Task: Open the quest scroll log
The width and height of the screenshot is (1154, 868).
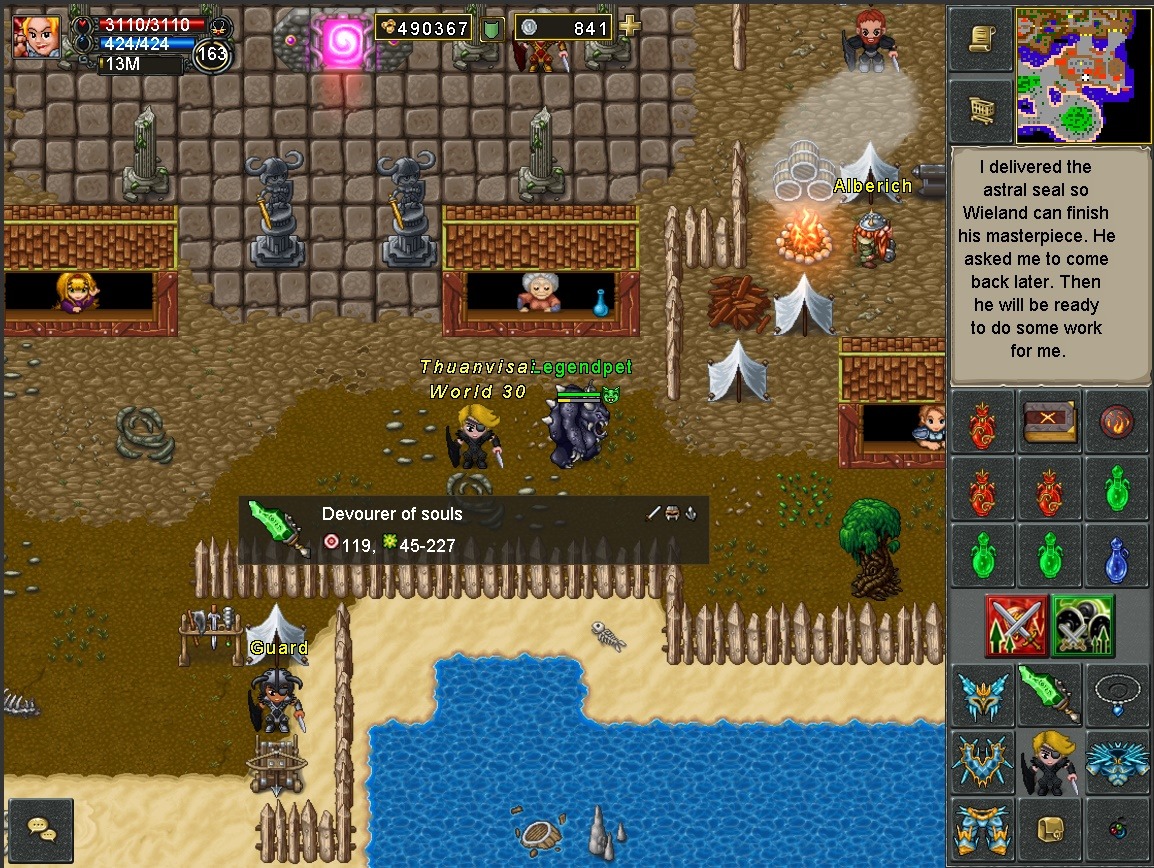Action: (980, 40)
